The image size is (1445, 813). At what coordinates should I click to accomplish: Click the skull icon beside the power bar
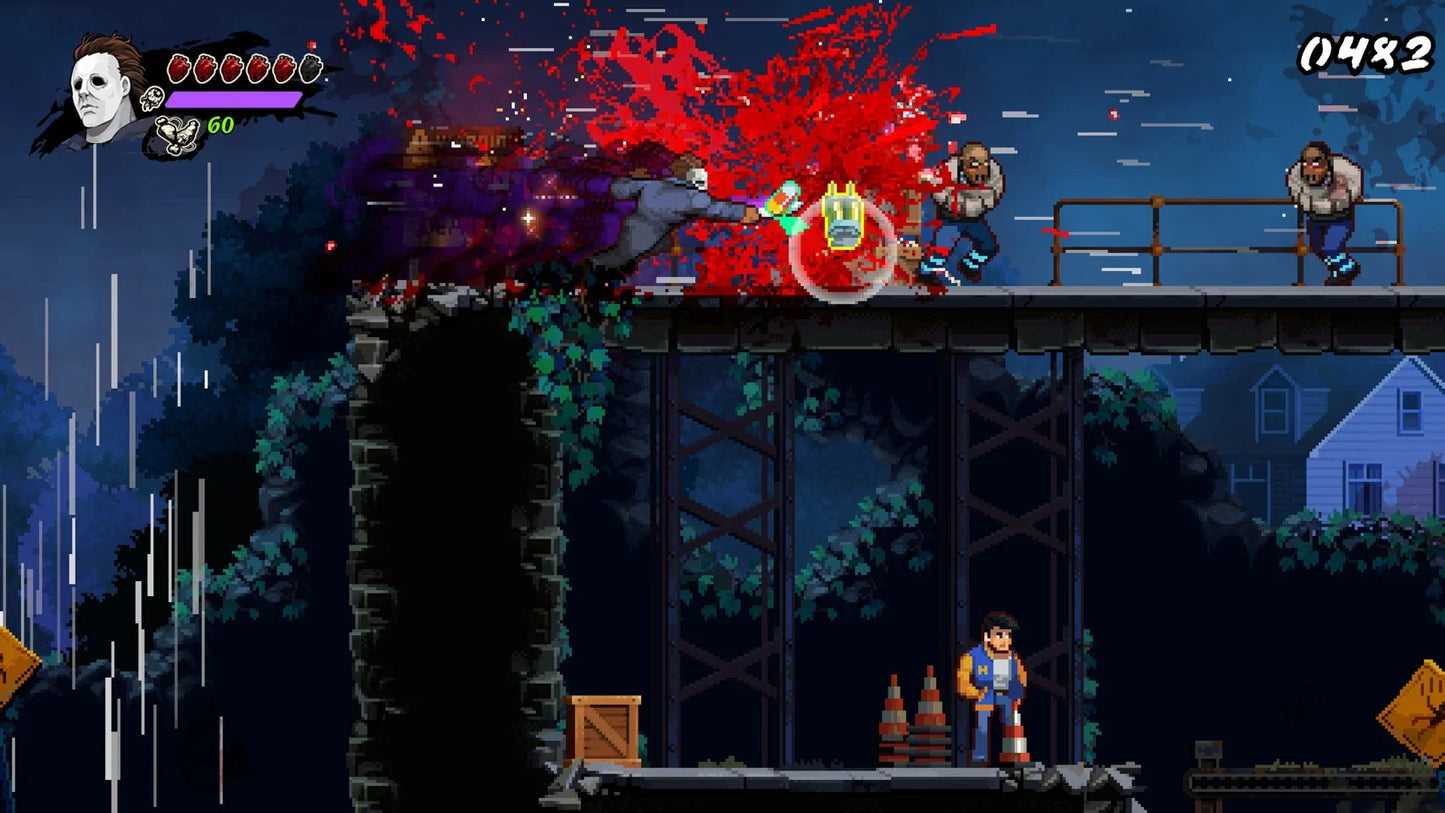(x=152, y=97)
